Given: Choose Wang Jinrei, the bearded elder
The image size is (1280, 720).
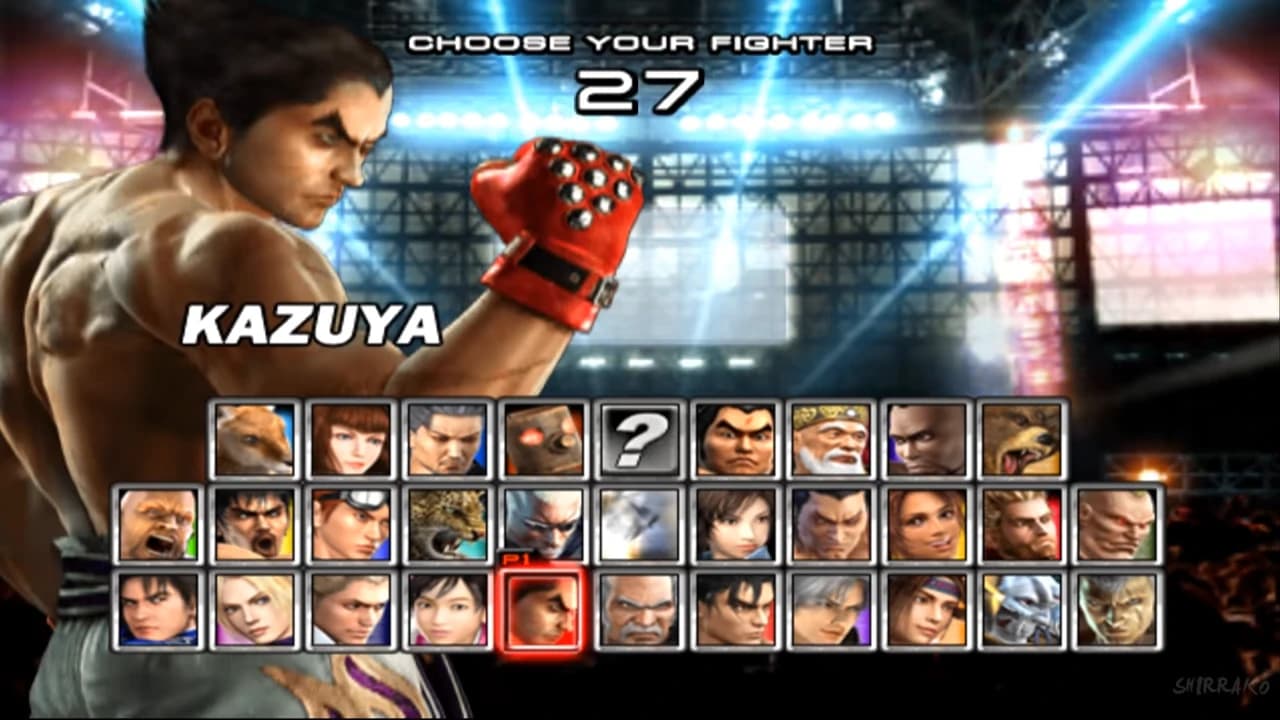Looking at the screenshot, I should pyautogui.click(x=835, y=440).
